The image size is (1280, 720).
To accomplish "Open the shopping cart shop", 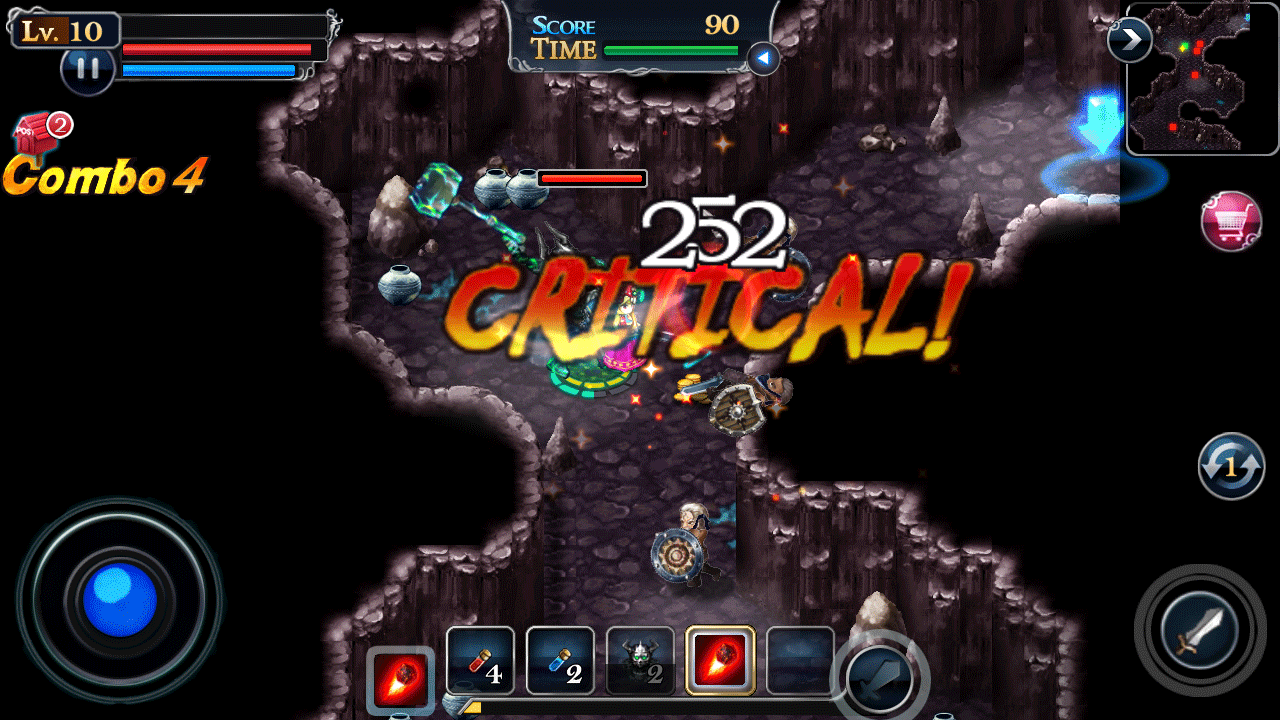I will pyautogui.click(x=1230, y=222).
